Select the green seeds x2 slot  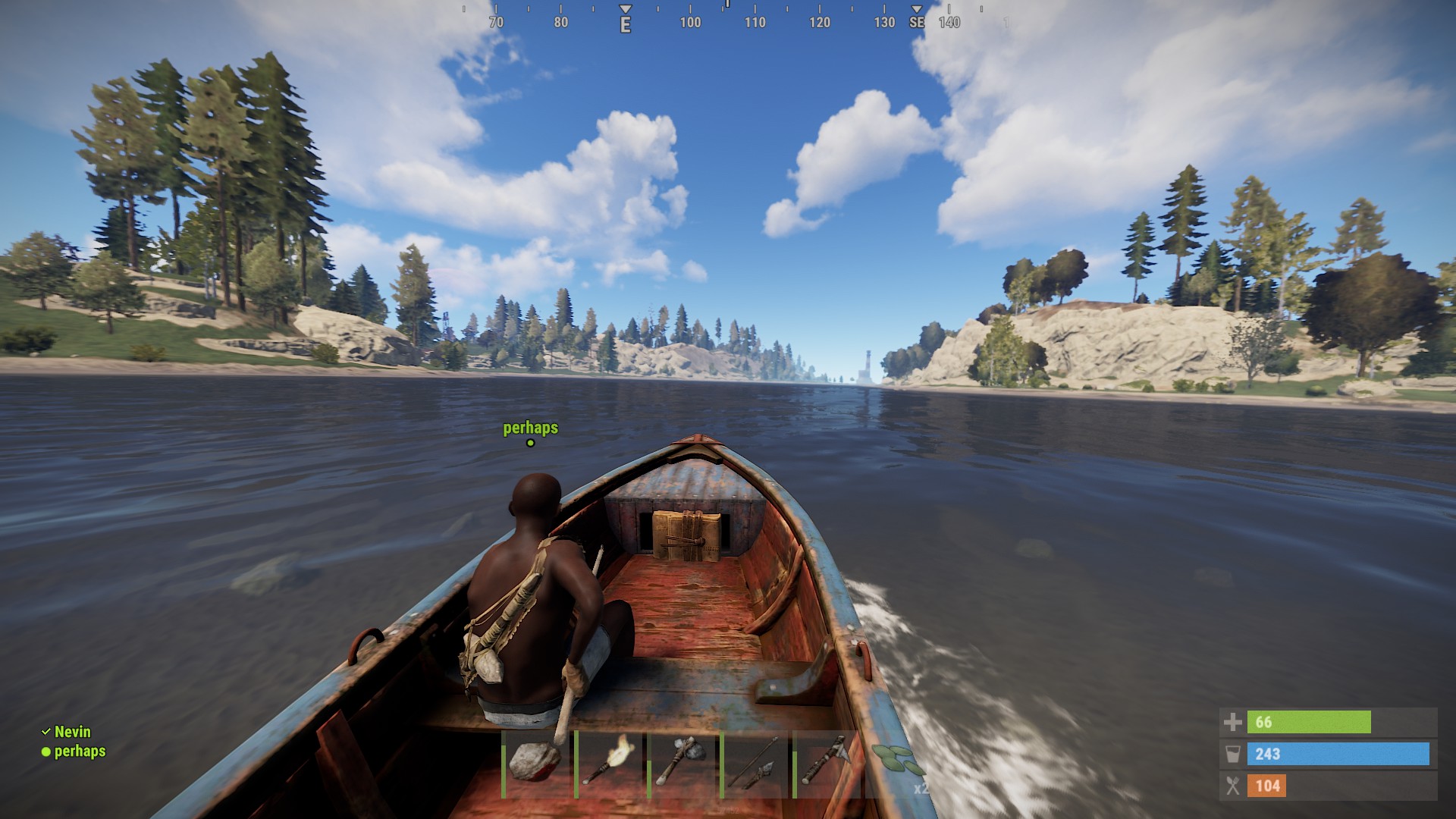pyautogui.click(x=899, y=763)
